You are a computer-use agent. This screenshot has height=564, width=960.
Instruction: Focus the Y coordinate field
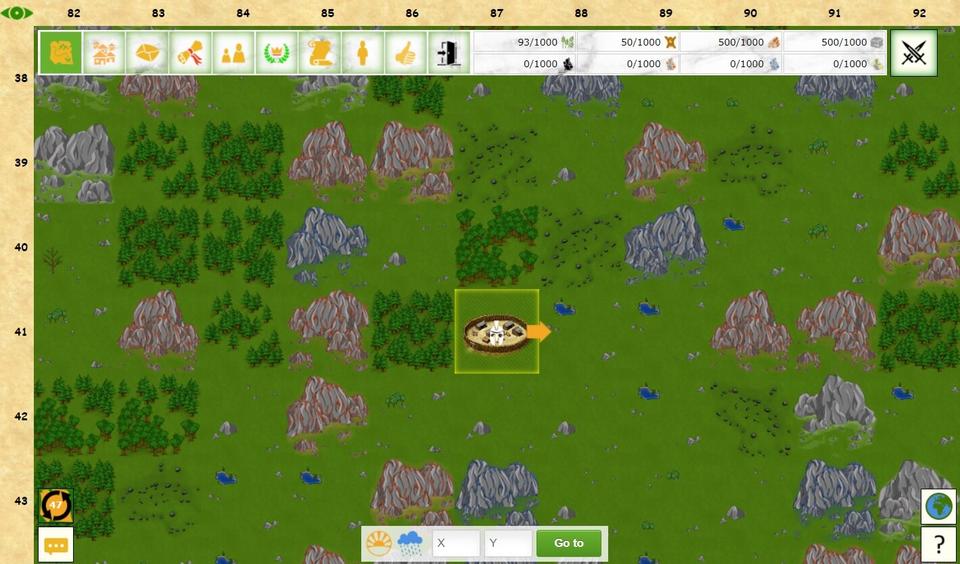[x=507, y=543]
